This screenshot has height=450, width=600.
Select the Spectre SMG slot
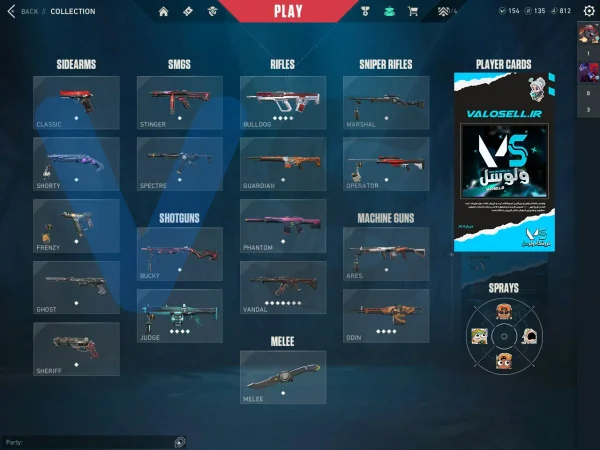click(x=180, y=162)
